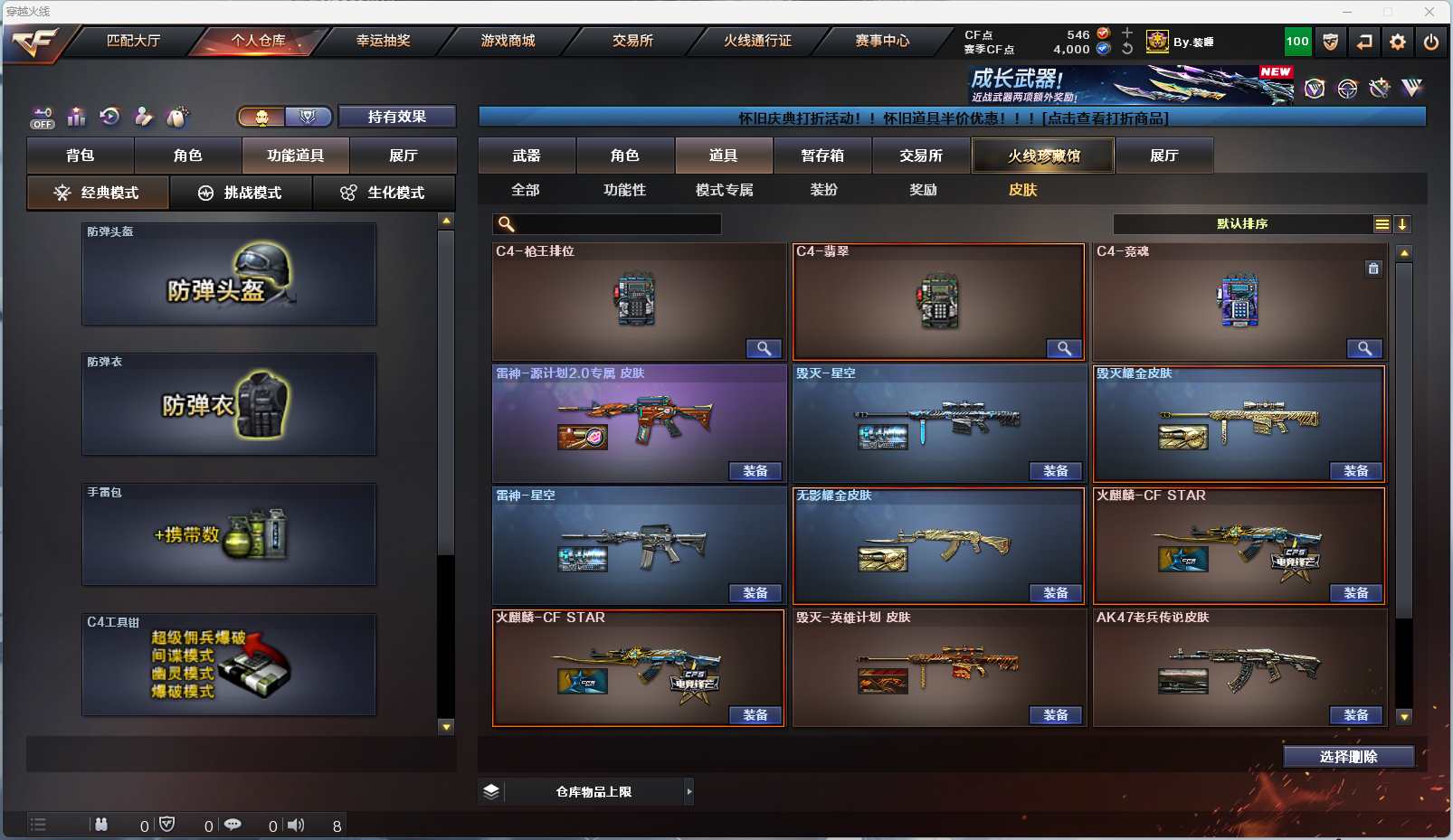Select the C4工具钳 item card

(229, 665)
